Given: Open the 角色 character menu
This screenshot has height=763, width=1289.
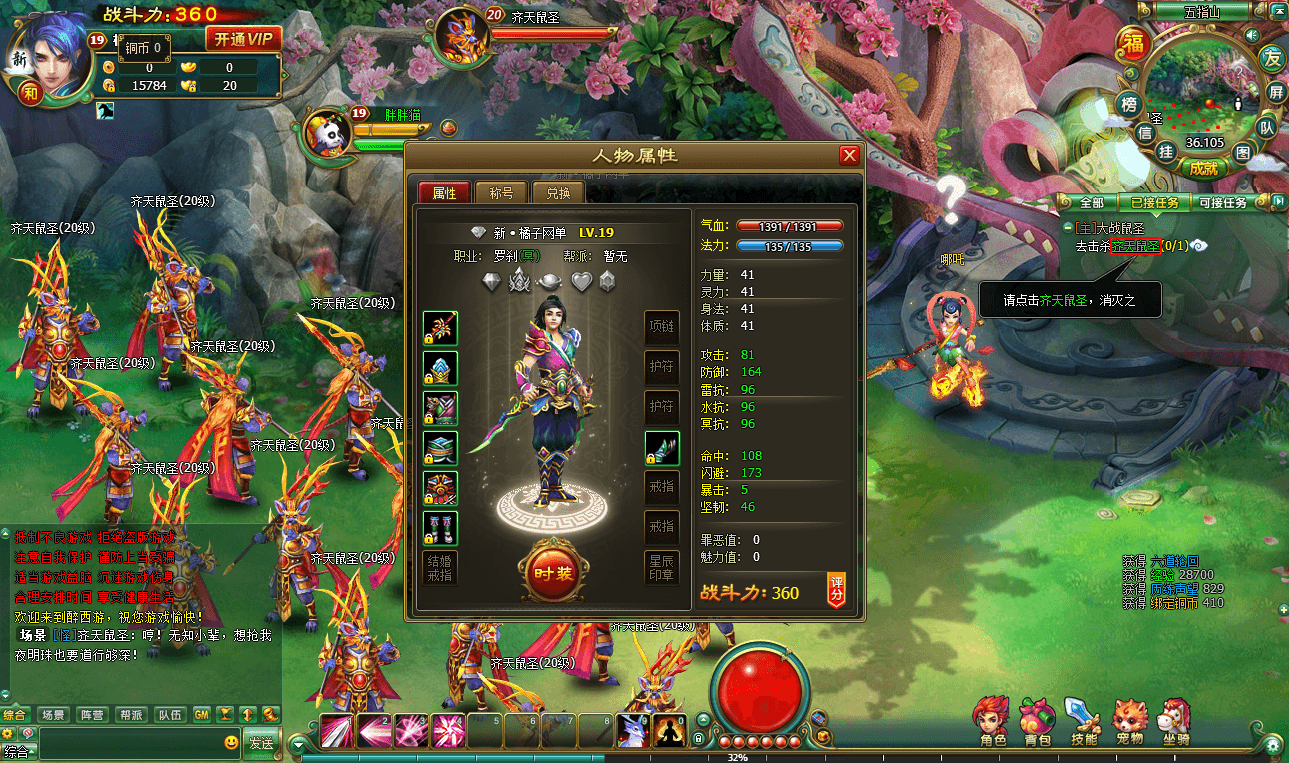Looking at the screenshot, I should 992,722.
